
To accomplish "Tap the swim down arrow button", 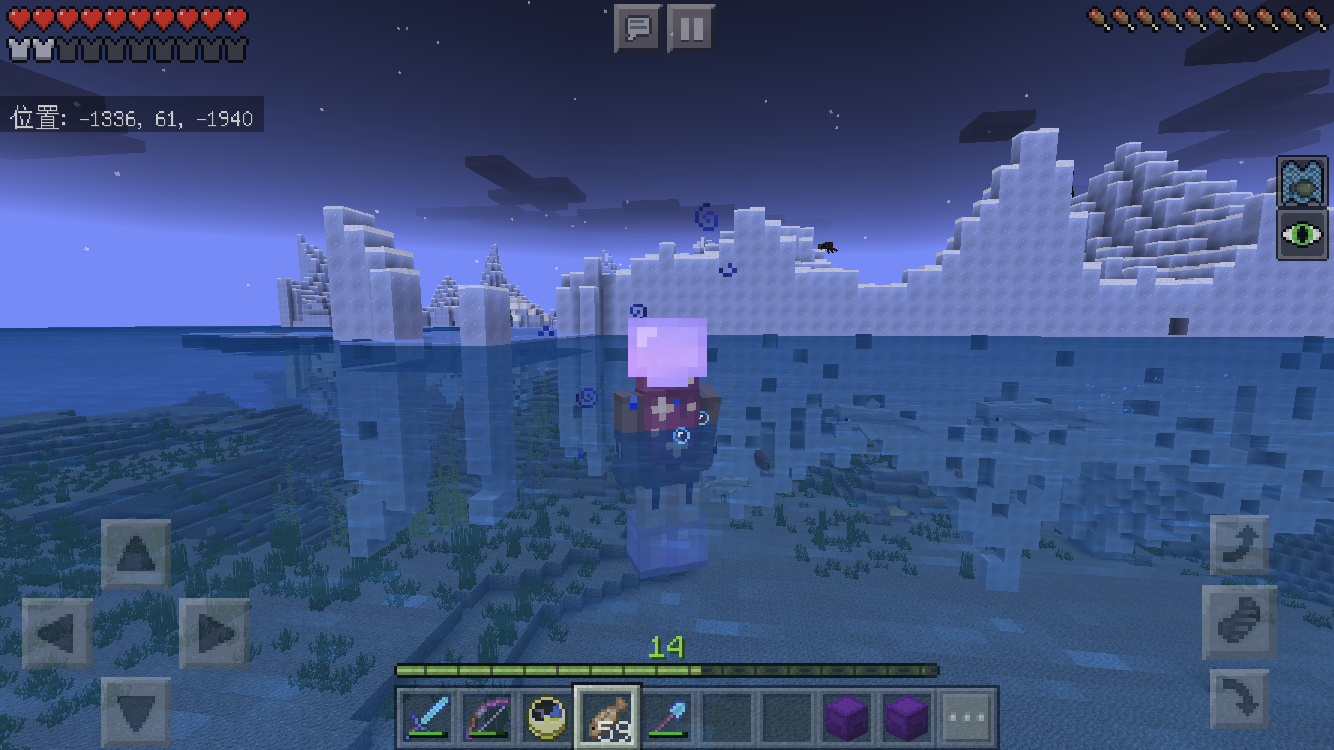I will tap(1239, 698).
